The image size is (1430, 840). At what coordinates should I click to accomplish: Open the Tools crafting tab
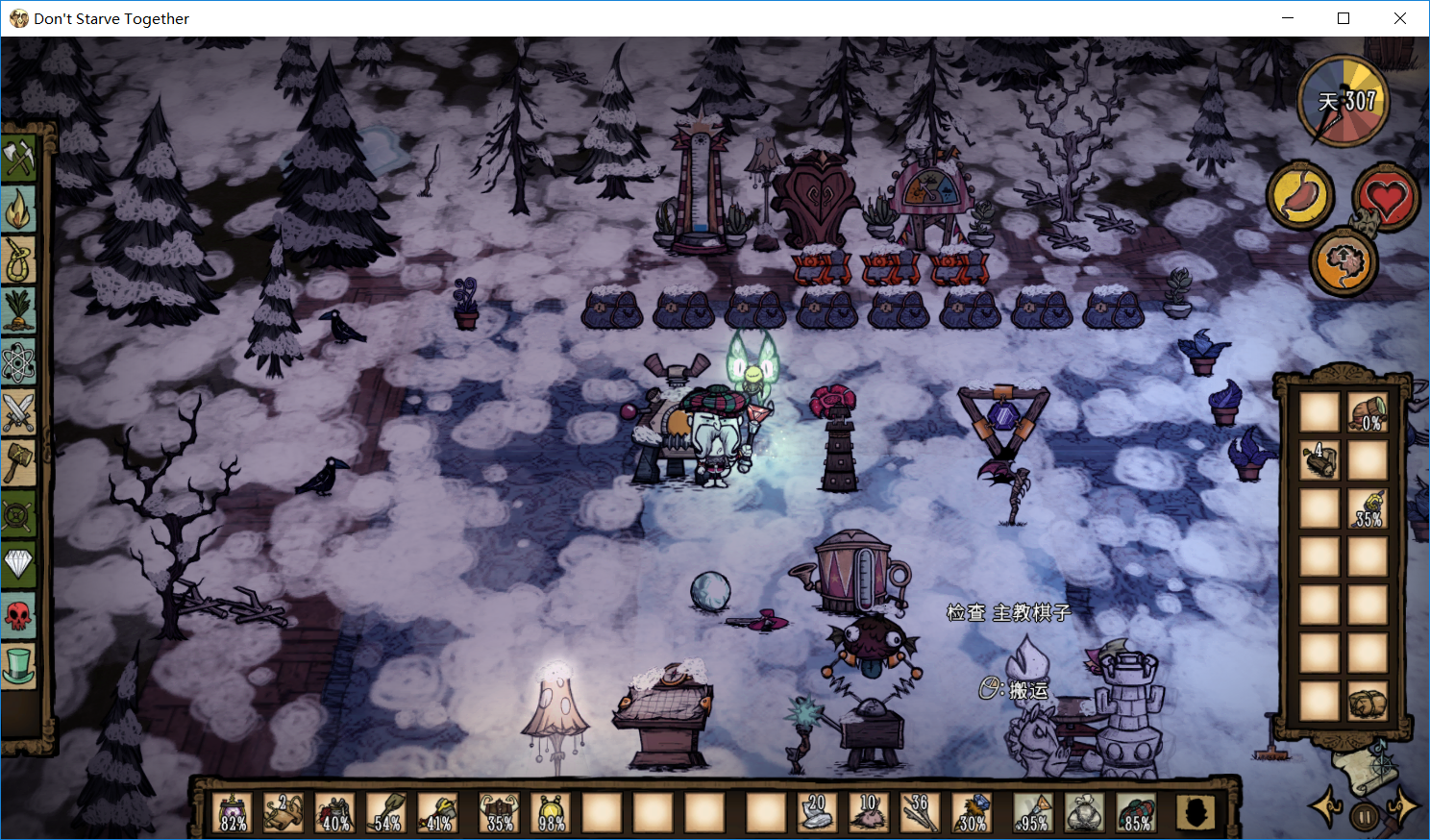tap(18, 158)
